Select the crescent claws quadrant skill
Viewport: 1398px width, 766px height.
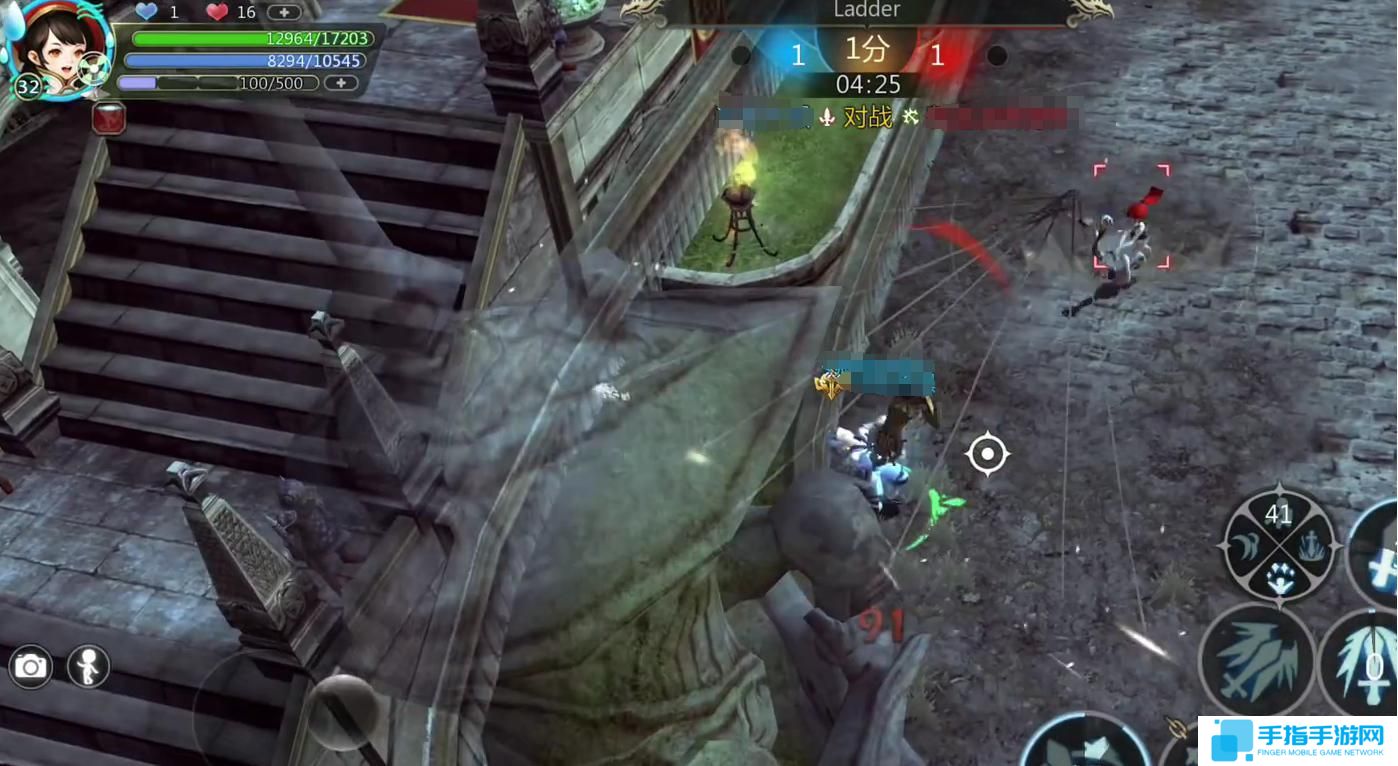(x=1246, y=546)
